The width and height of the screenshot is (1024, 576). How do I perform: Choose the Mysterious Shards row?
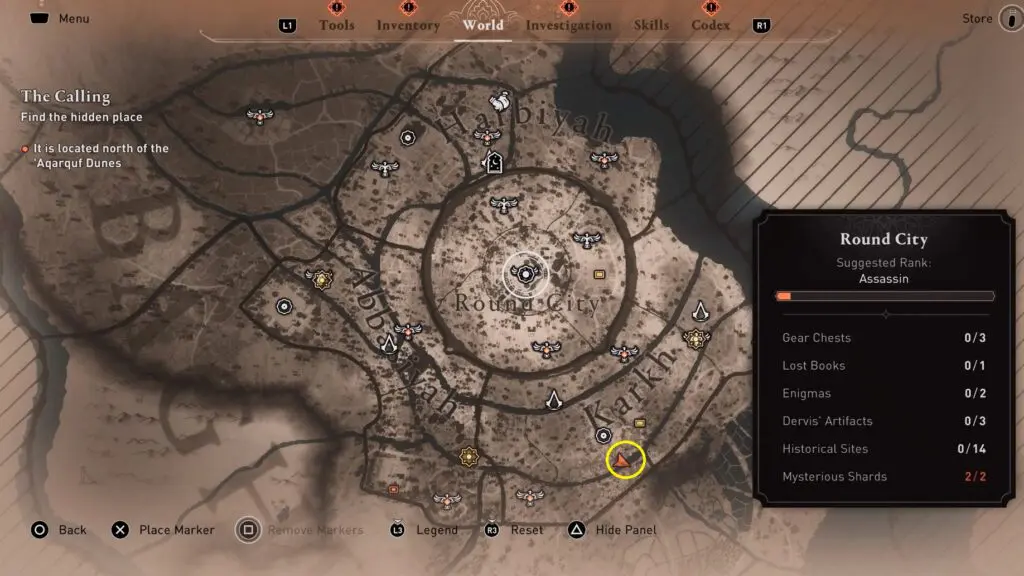[x=884, y=477]
